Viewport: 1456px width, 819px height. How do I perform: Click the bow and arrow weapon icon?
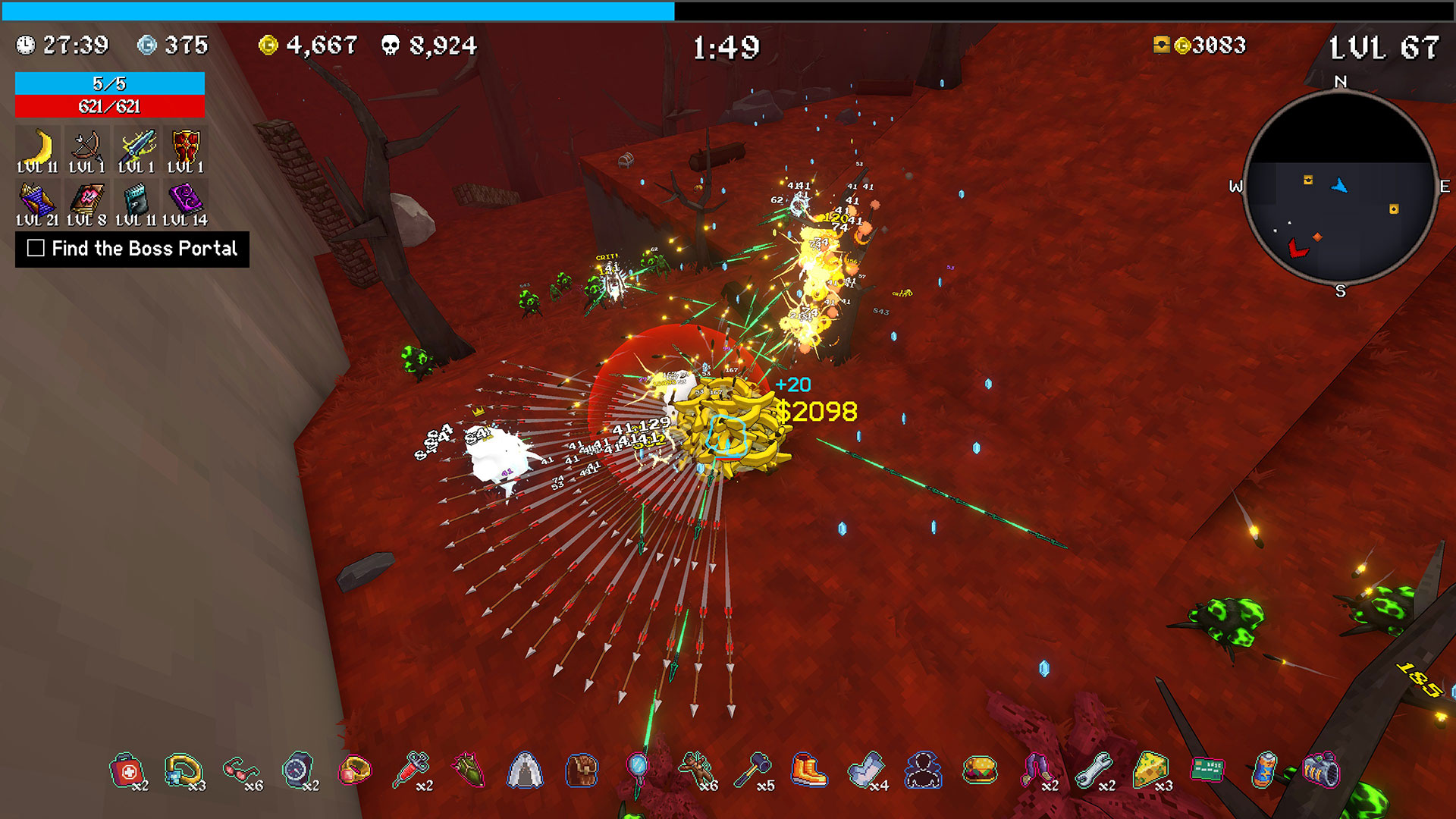[86, 146]
